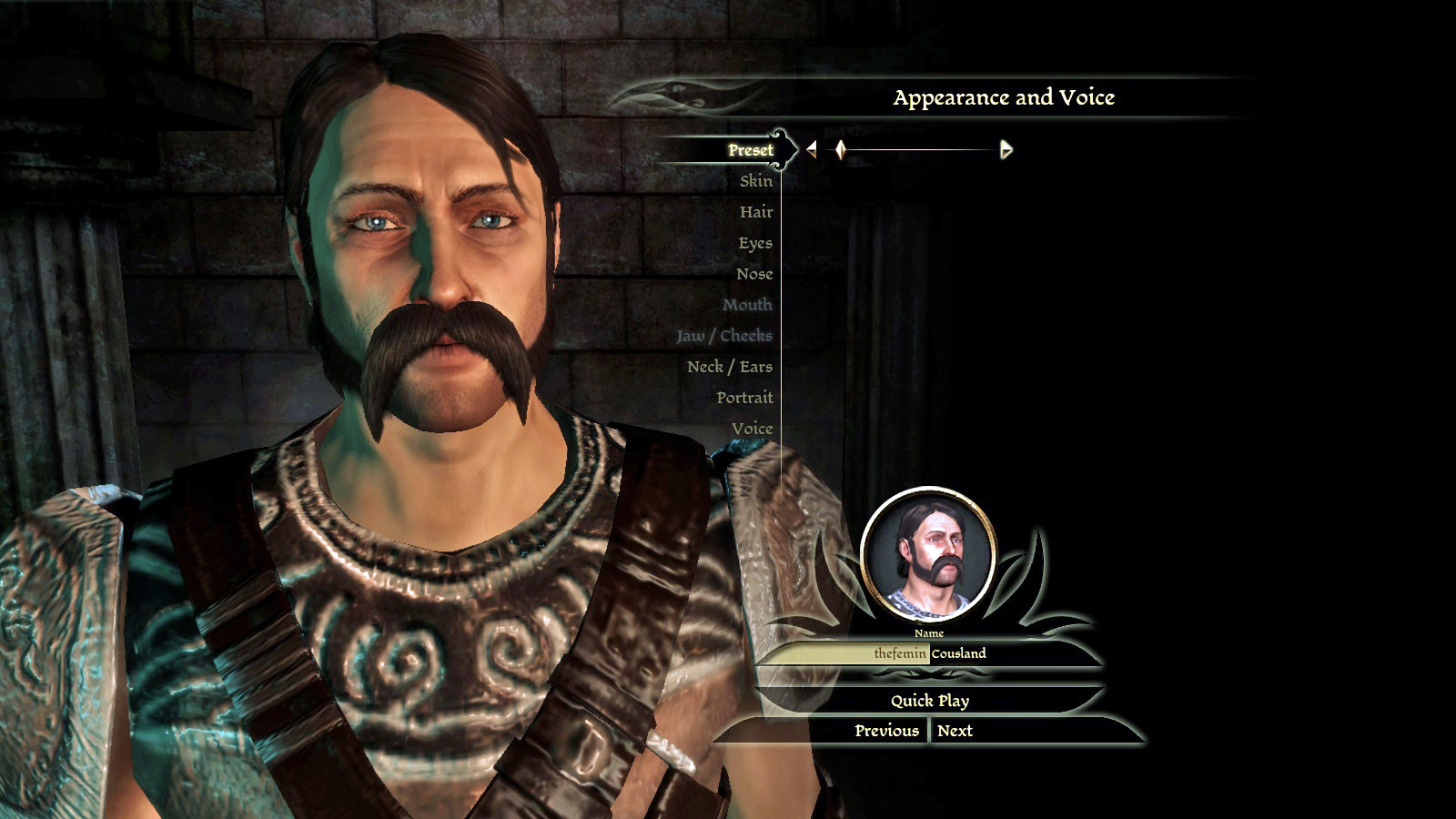Image resolution: width=1456 pixels, height=819 pixels.
Task: Select the Preset category
Action: (x=750, y=150)
